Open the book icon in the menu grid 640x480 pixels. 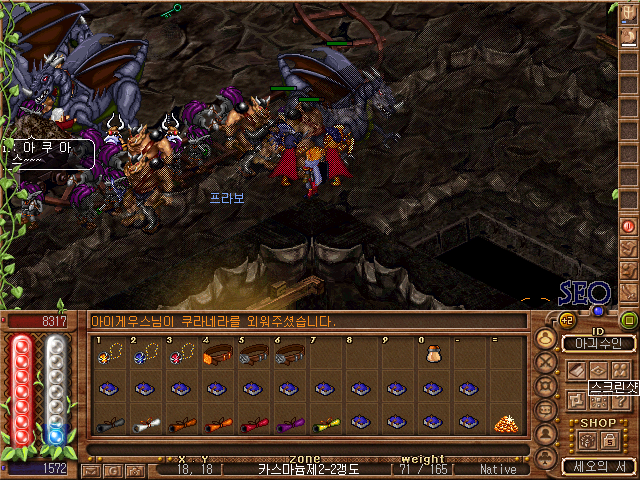coord(578,370)
